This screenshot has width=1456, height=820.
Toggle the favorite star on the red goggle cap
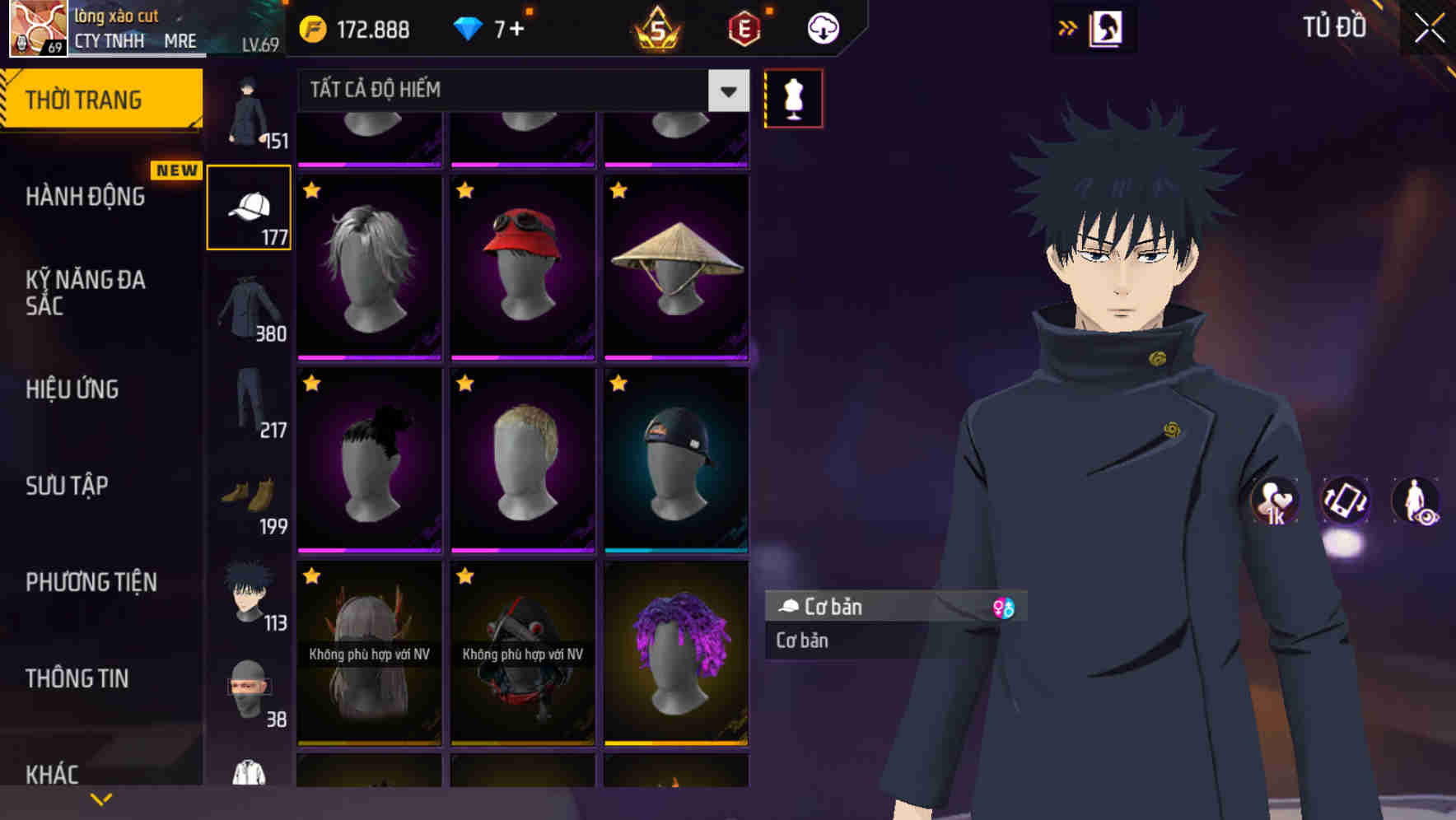(x=464, y=191)
